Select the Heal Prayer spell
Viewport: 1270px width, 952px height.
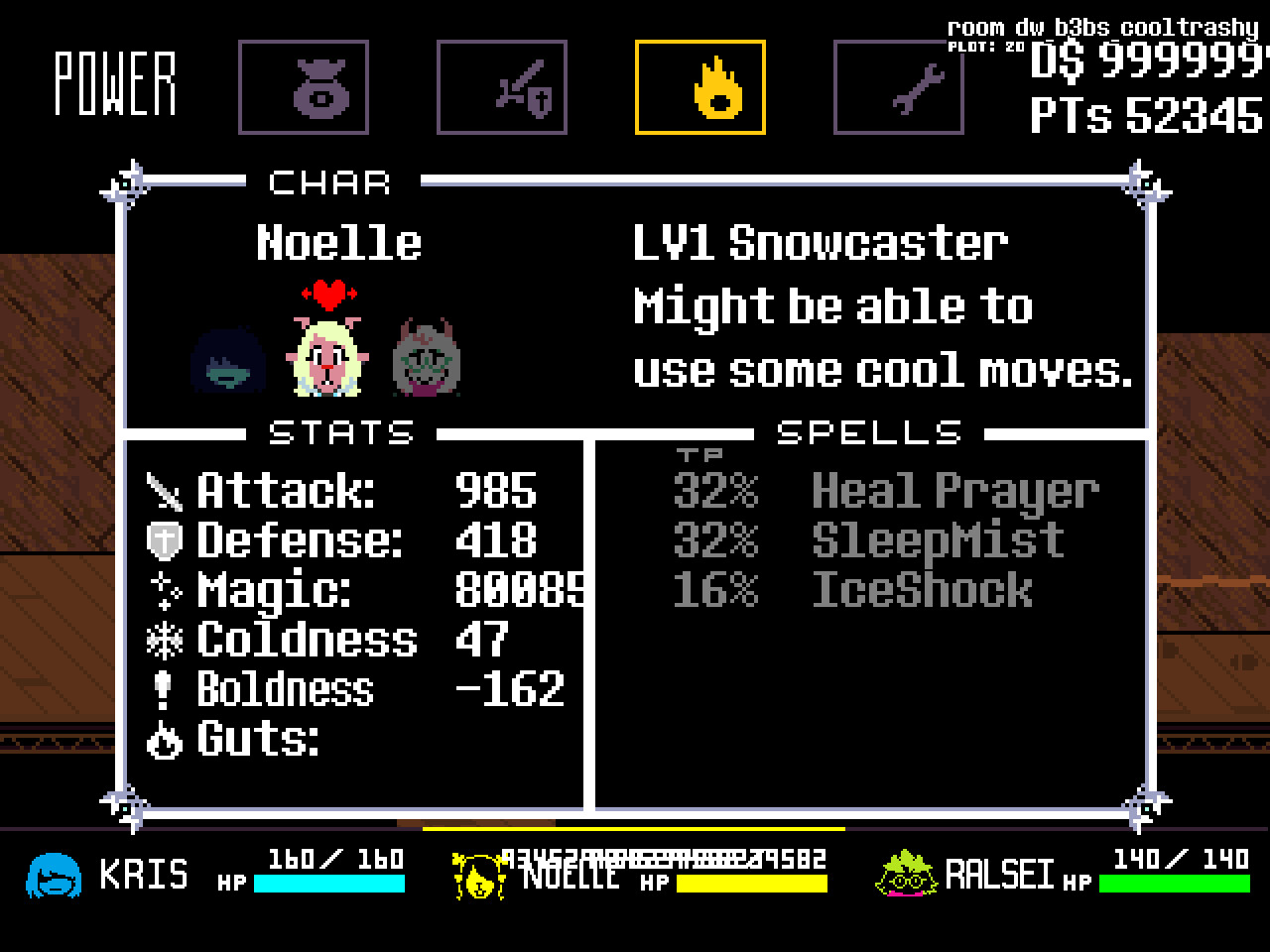pos(954,490)
